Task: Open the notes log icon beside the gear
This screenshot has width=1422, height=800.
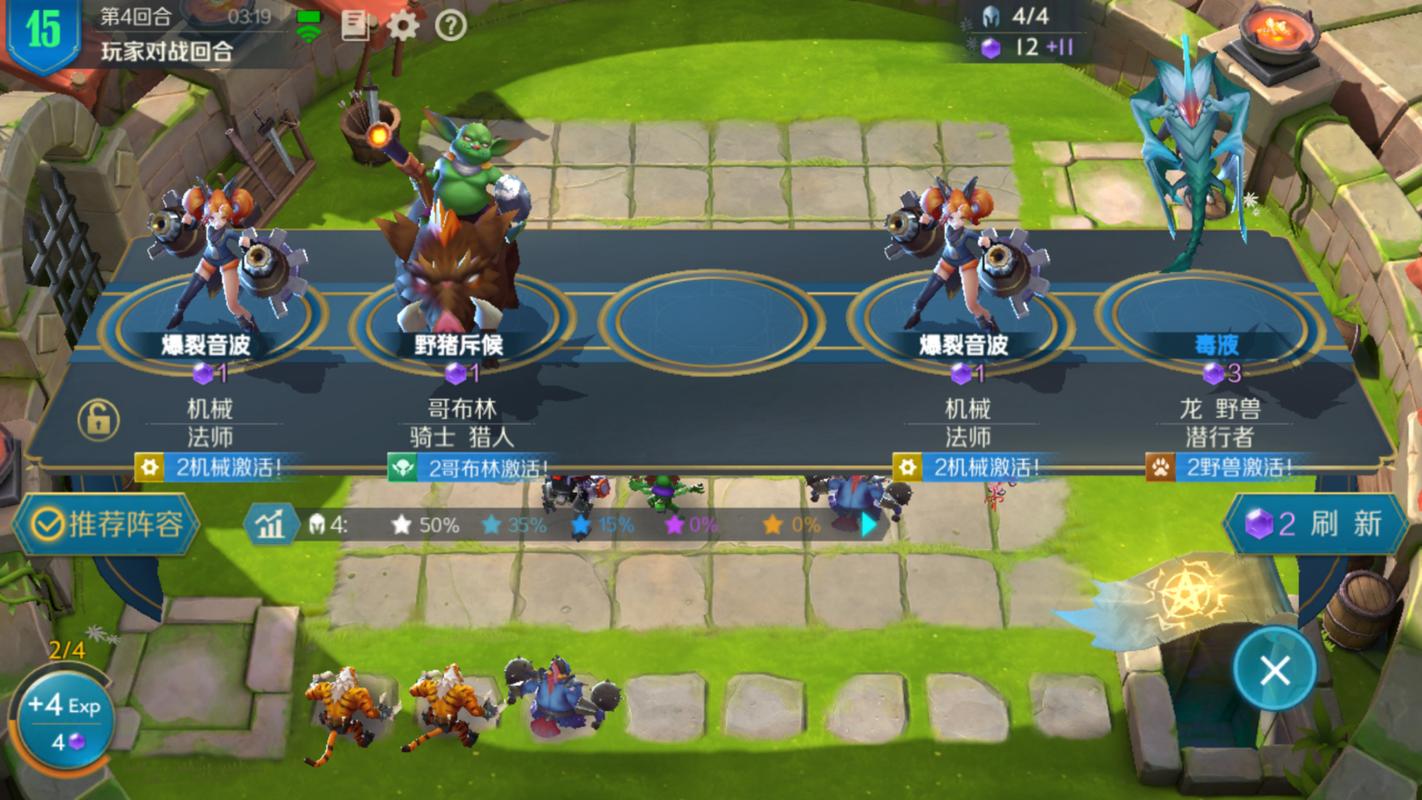Action: pos(355,26)
